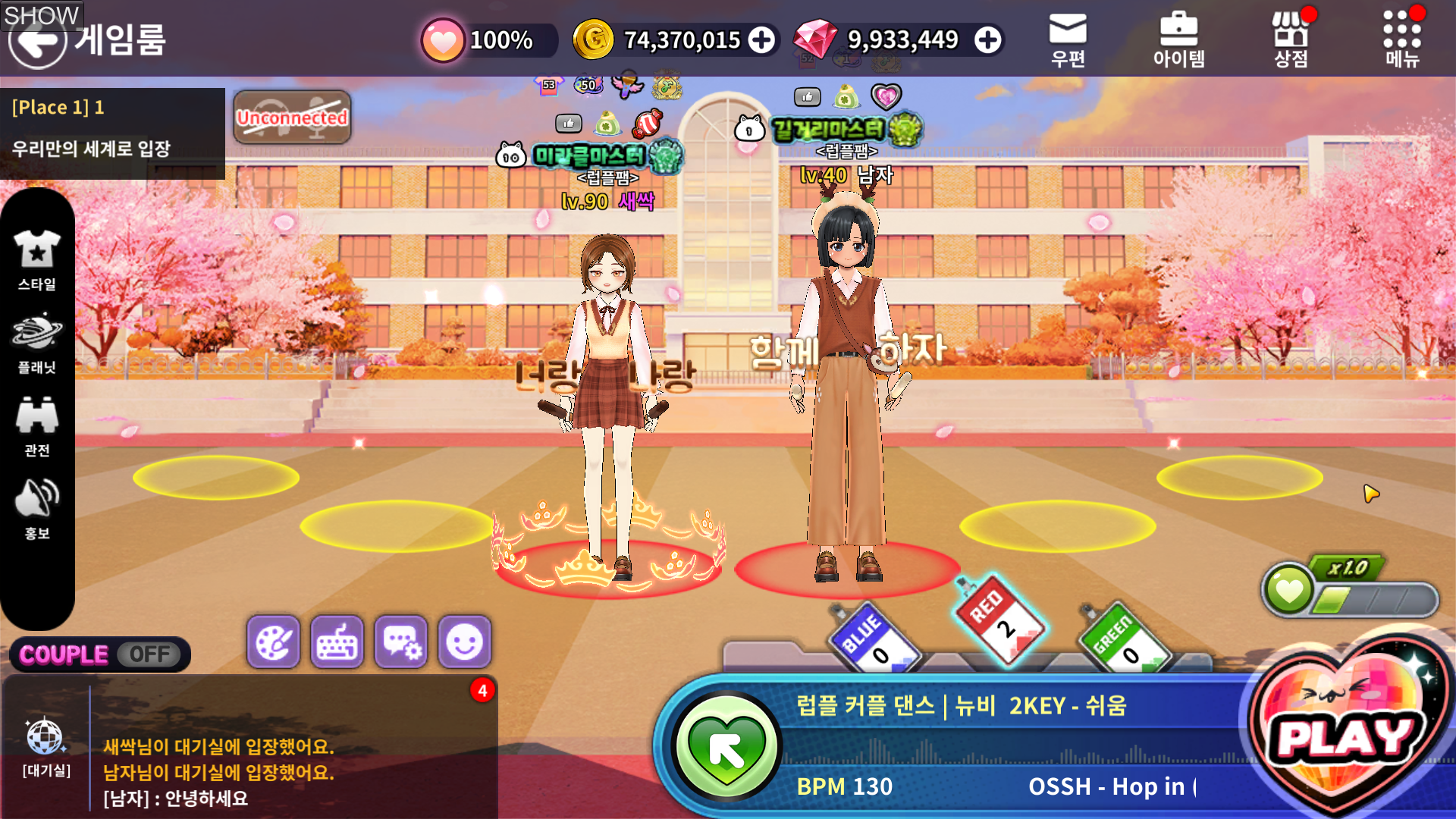Screen dimensions: 1456x819
Task: Open the 우편 mailbox
Action: pos(1068,39)
